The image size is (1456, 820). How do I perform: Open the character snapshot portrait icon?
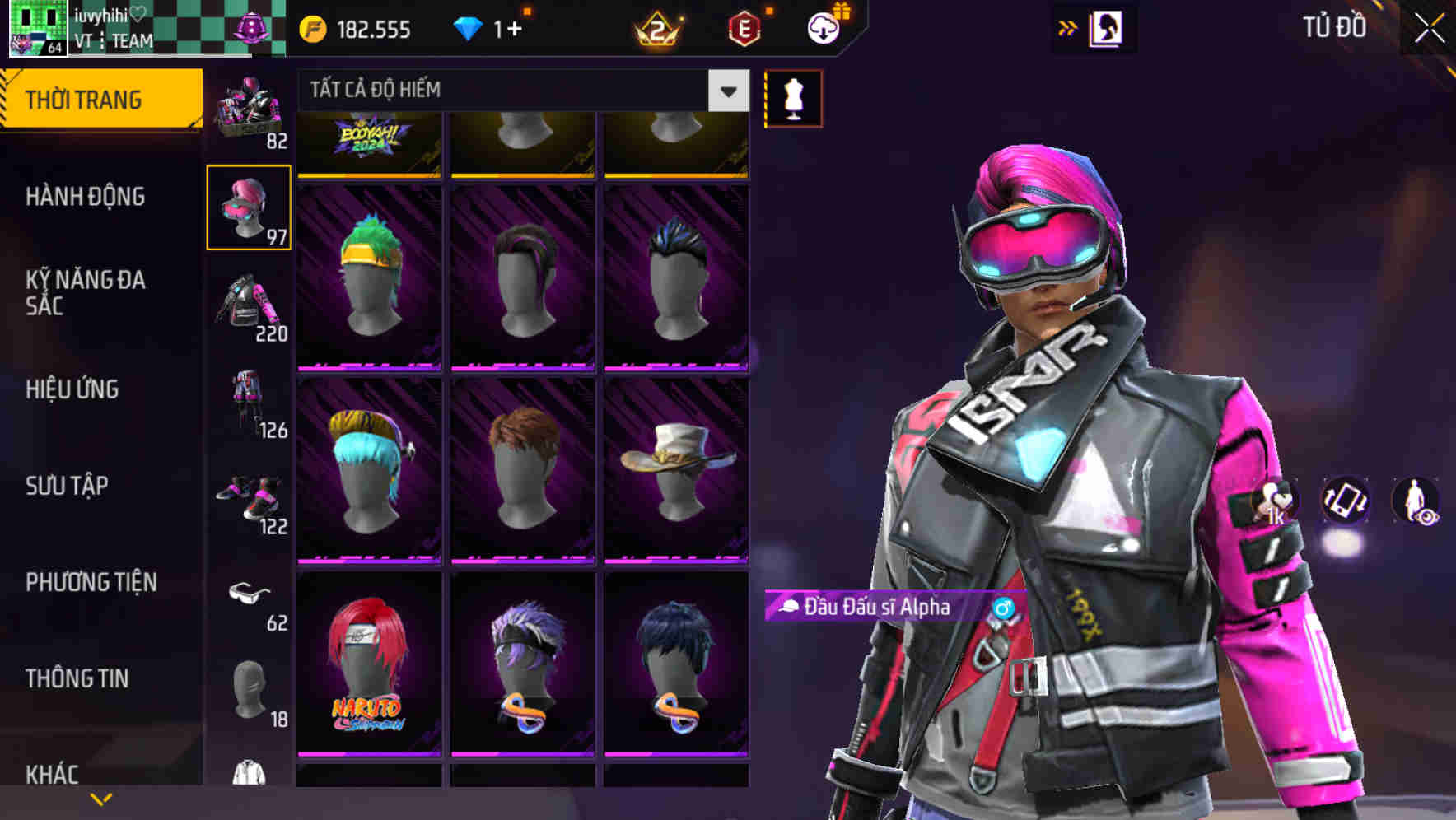(x=1108, y=27)
